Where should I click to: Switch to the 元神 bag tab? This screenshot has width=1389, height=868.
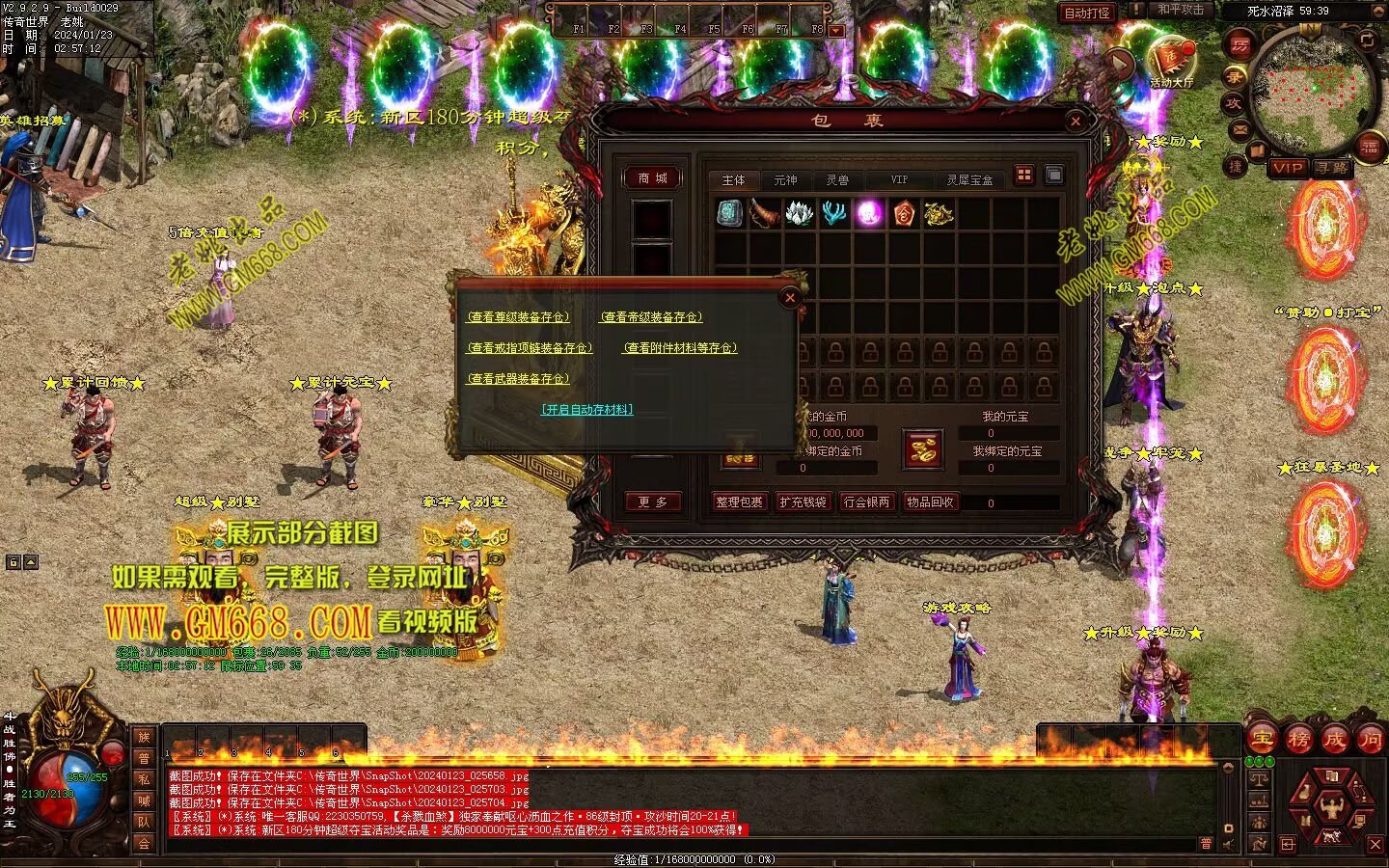[785, 179]
